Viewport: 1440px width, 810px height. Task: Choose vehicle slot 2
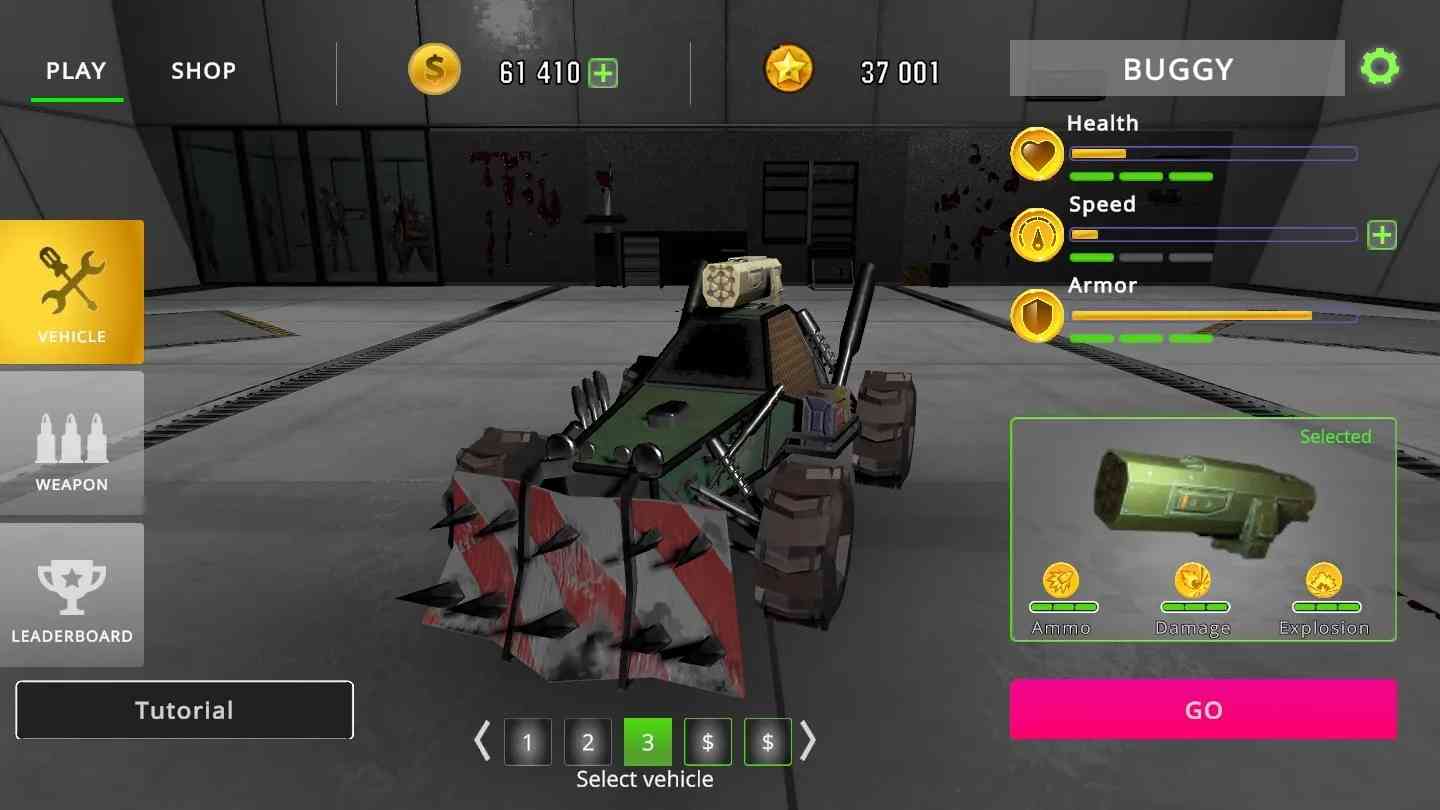(x=588, y=742)
